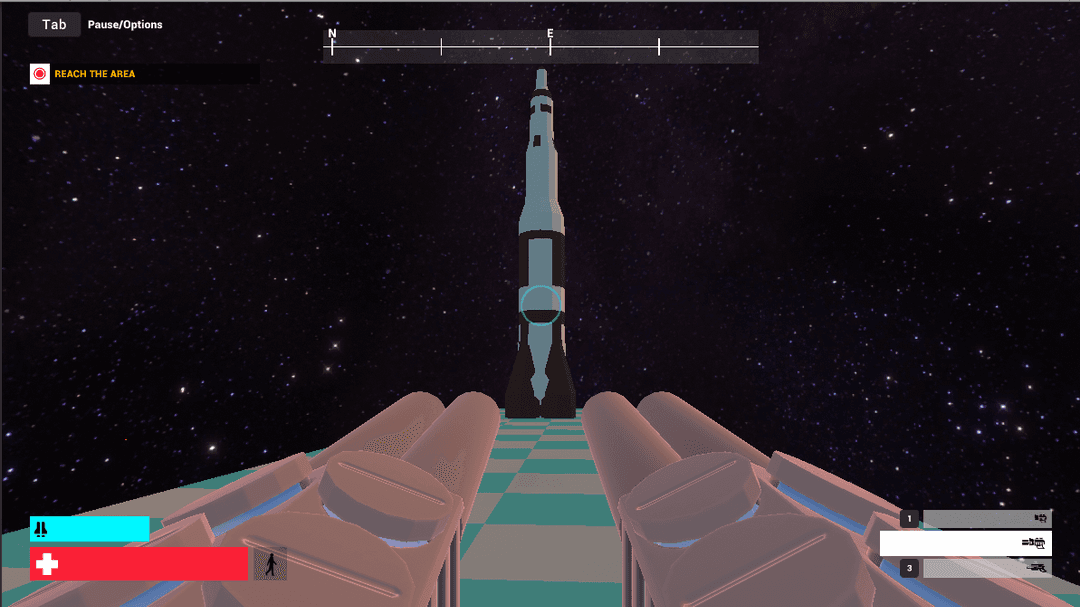Select the highlighted white weapon slot
The image size is (1080, 607).
[x=965, y=543]
